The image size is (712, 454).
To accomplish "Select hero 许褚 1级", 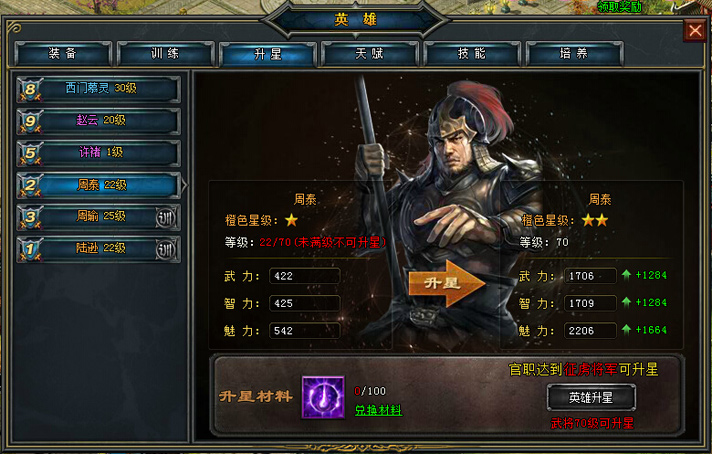I will (x=98, y=153).
